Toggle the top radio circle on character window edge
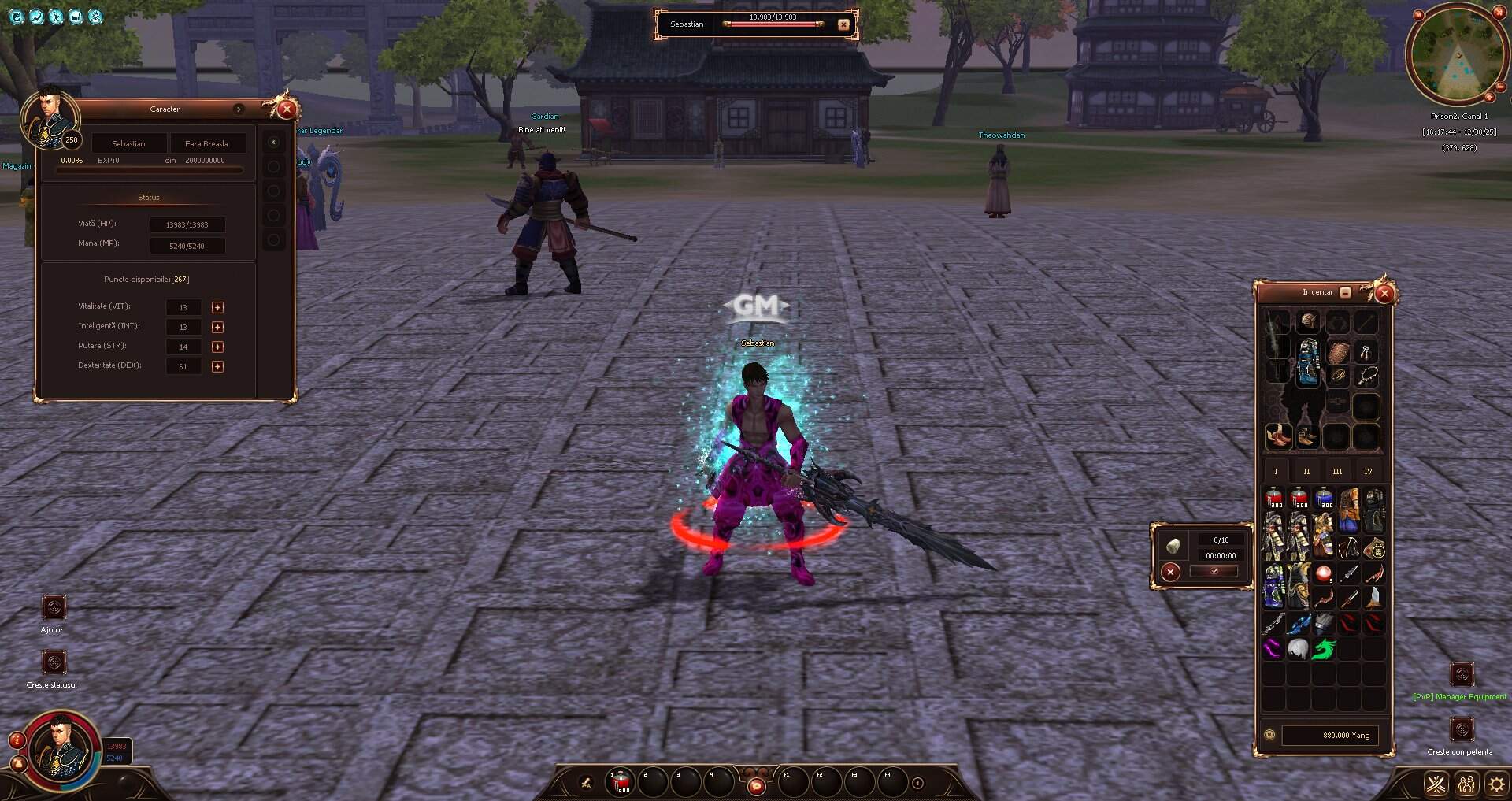 274,167
